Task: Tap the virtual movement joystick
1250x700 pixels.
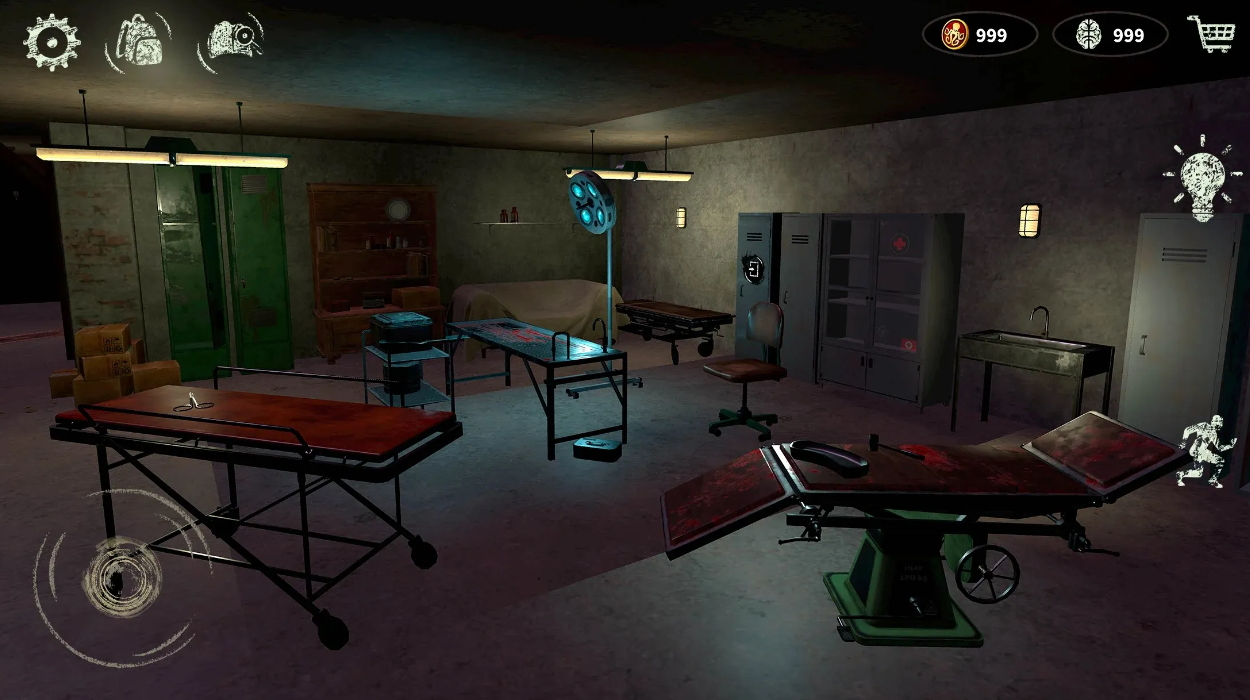Action: point(120,578)
